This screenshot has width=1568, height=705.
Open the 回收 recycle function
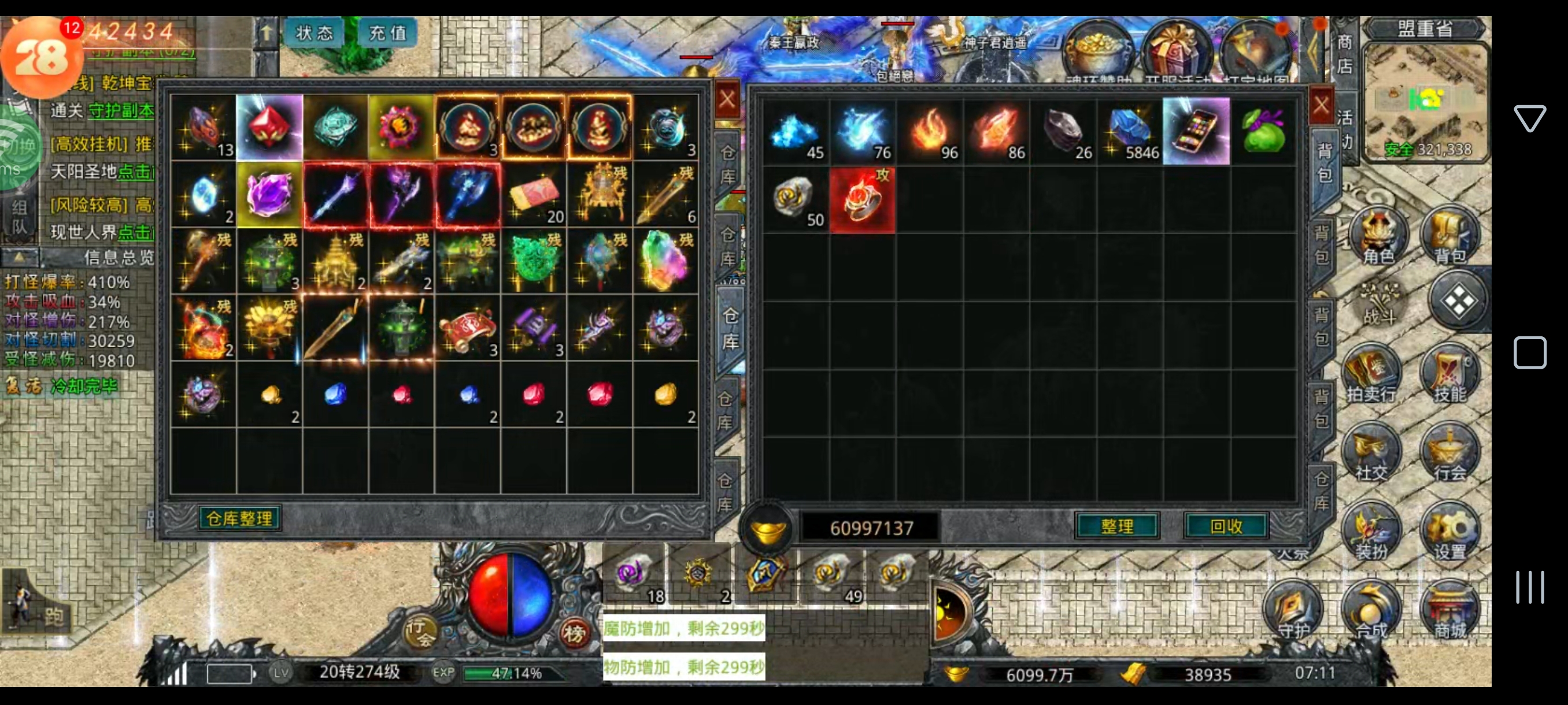[1226, 526]
